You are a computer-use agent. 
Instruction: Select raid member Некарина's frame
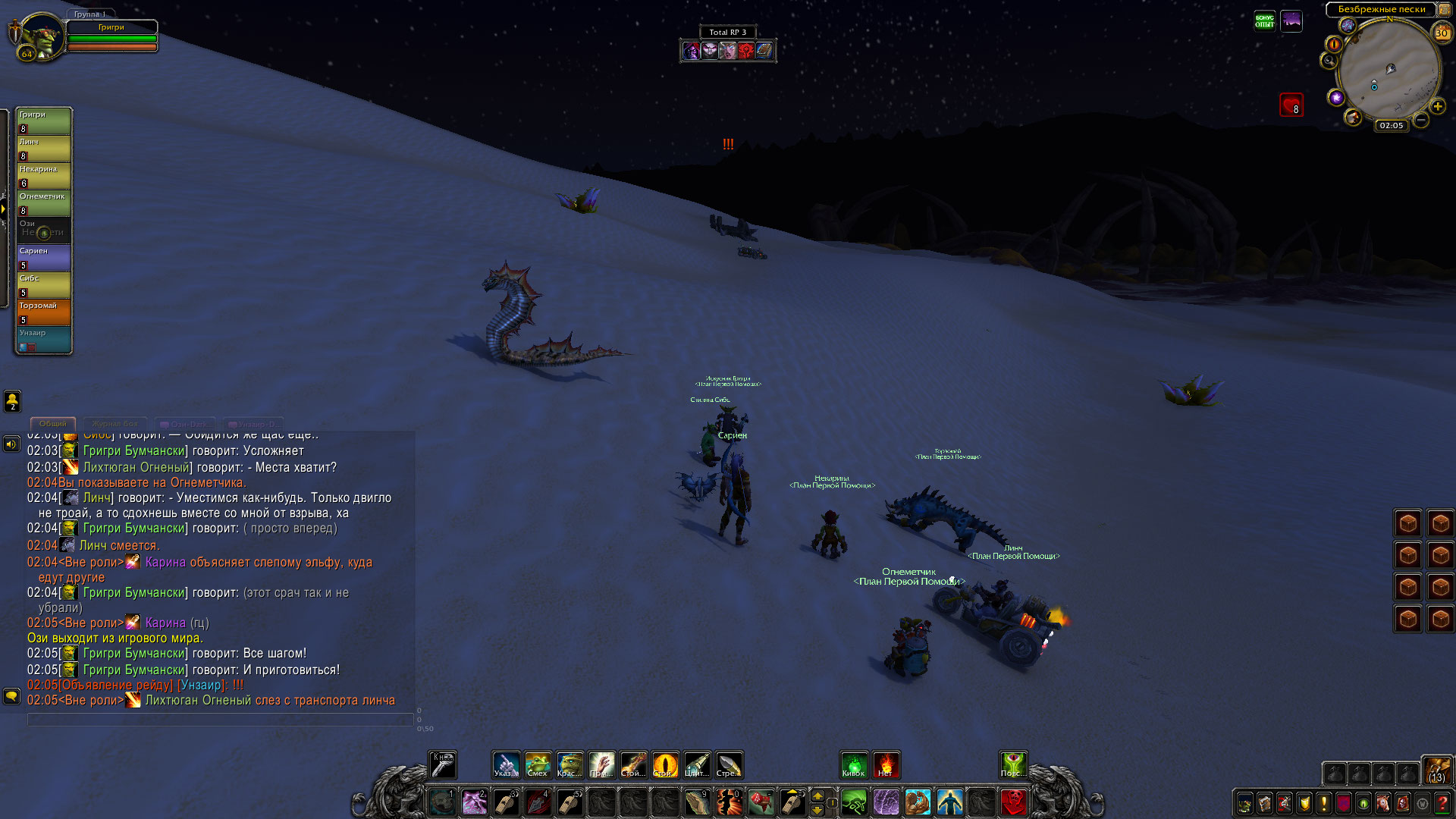tap(44, 176)
